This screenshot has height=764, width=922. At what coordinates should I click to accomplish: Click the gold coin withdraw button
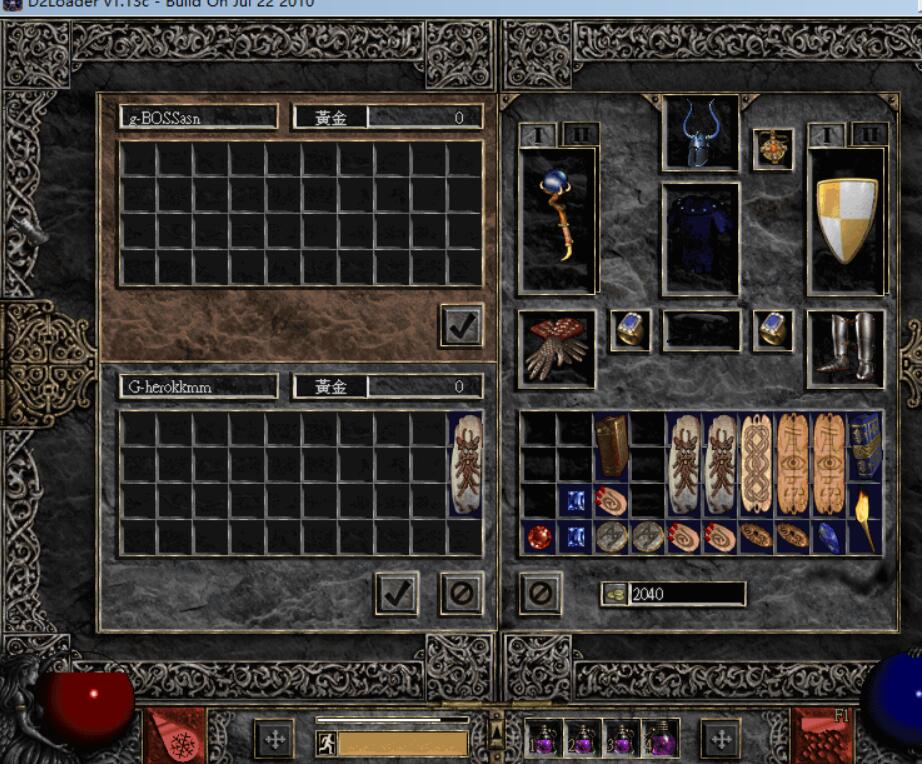(x=614, y=594)
